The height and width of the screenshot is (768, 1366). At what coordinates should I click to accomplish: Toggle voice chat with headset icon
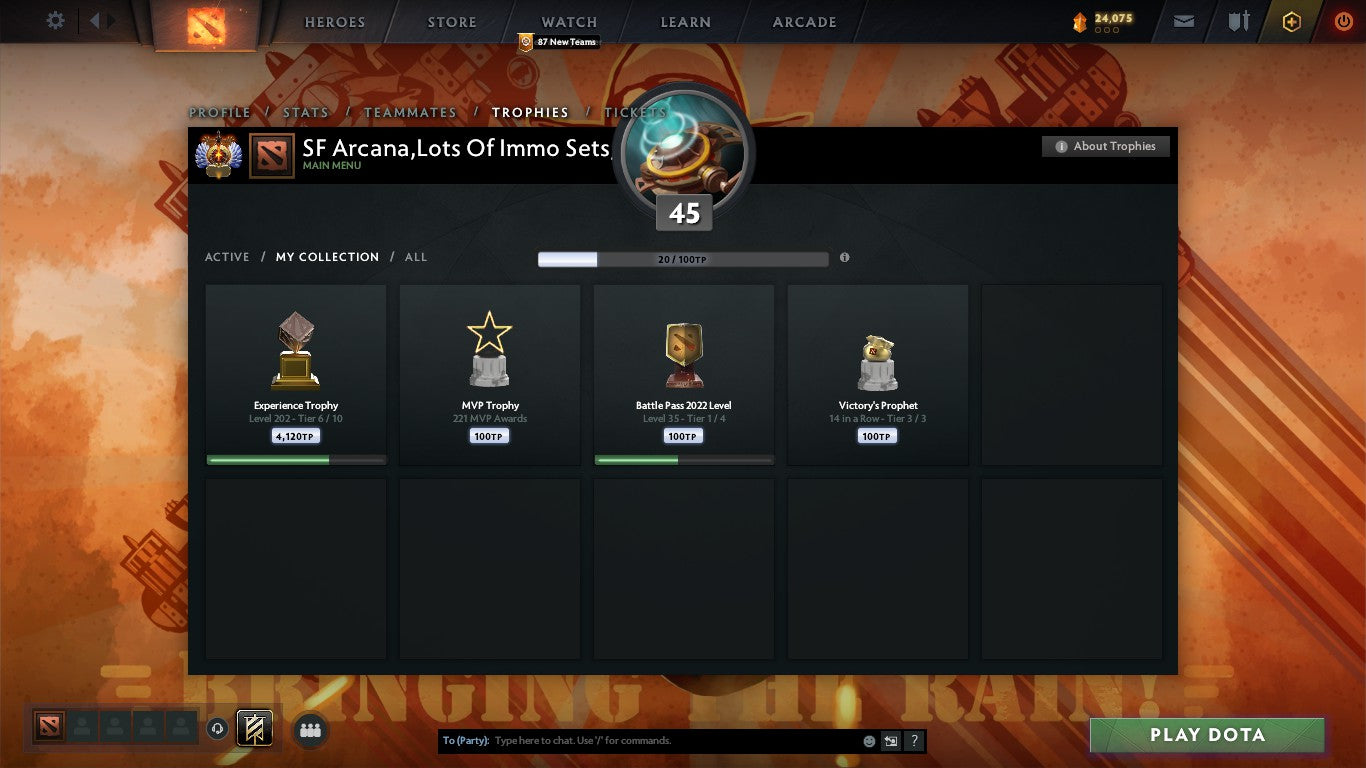tap(217, 730)
